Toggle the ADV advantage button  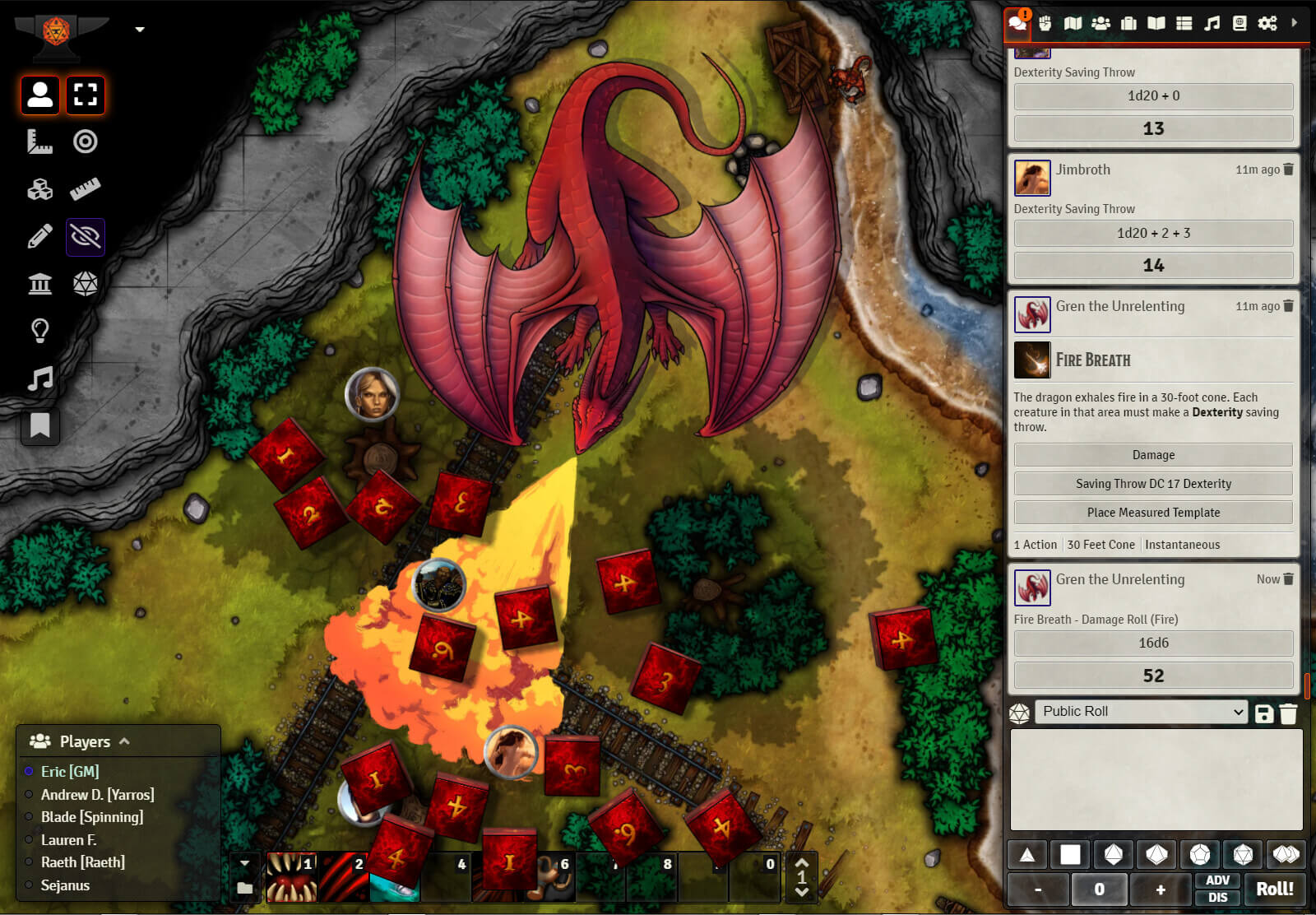[x=1217, y=880]
